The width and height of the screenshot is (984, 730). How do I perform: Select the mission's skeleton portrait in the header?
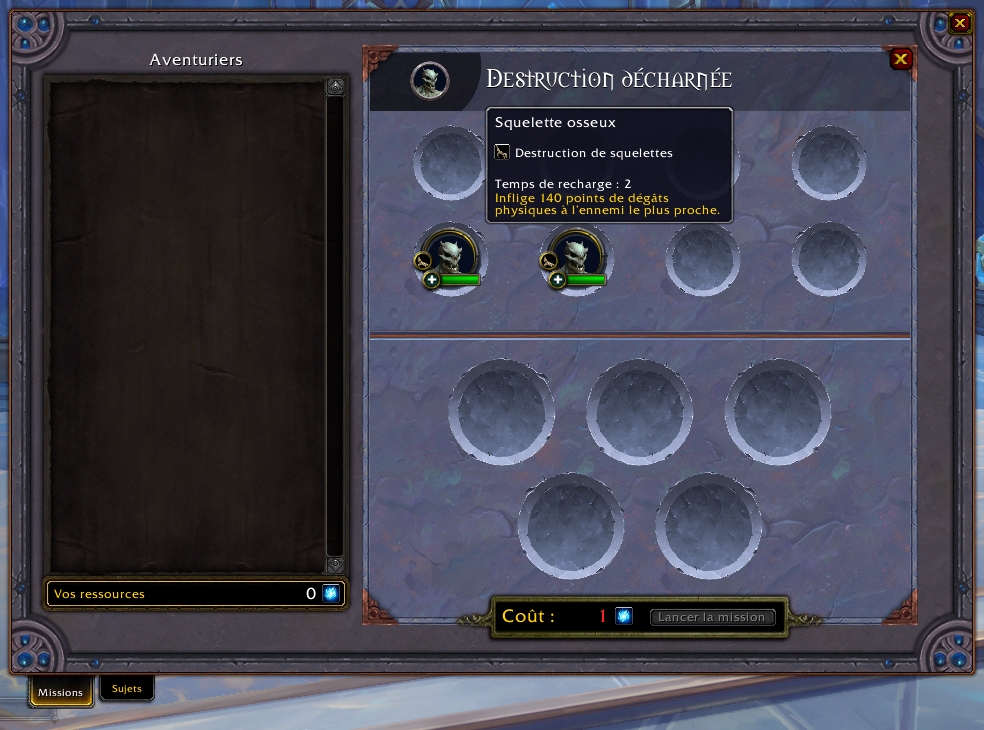430,80
